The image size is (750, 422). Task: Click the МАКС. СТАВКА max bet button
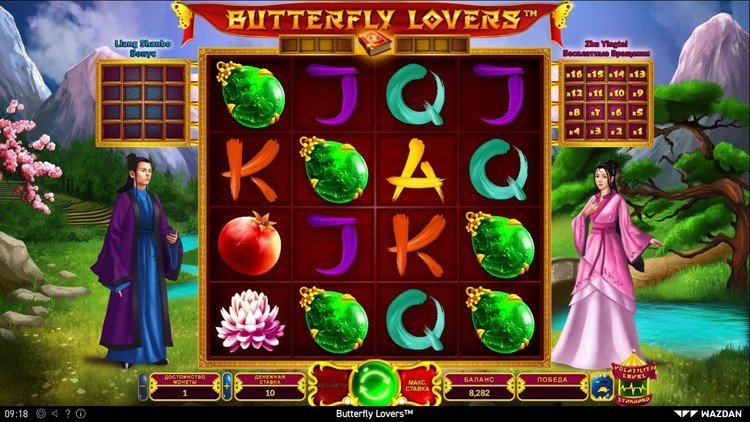tap(417, 384)
